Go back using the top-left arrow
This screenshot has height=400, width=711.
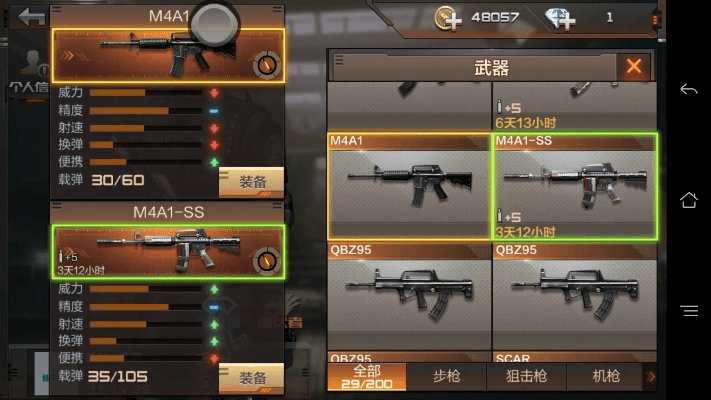(32, 17)
